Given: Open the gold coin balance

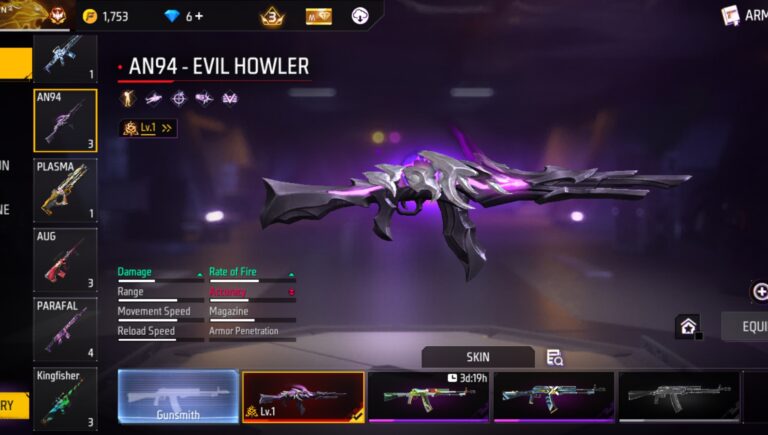Looking at the screenshot, I should pos(106,16).
